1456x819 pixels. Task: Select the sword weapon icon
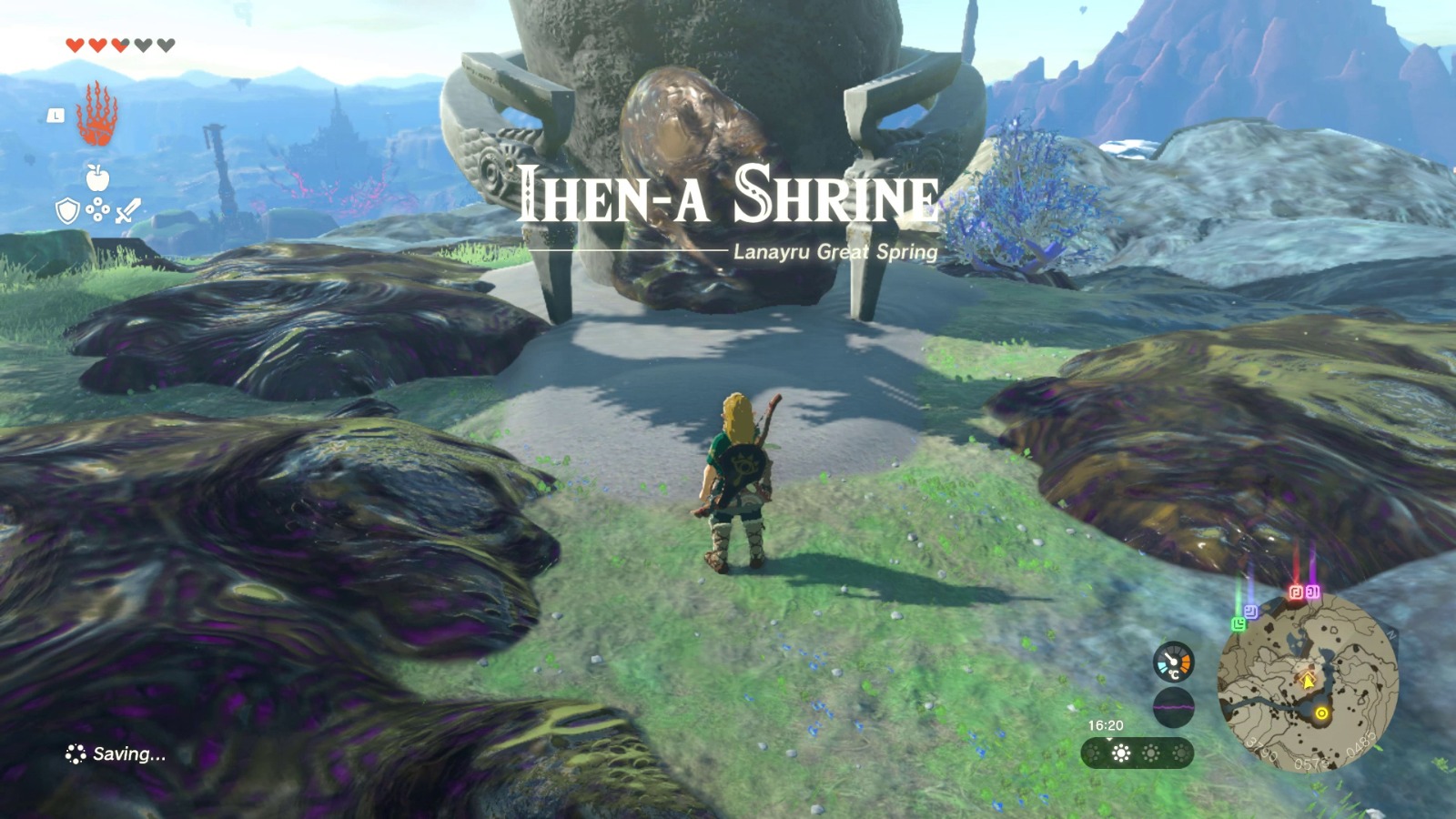point(128,212)
